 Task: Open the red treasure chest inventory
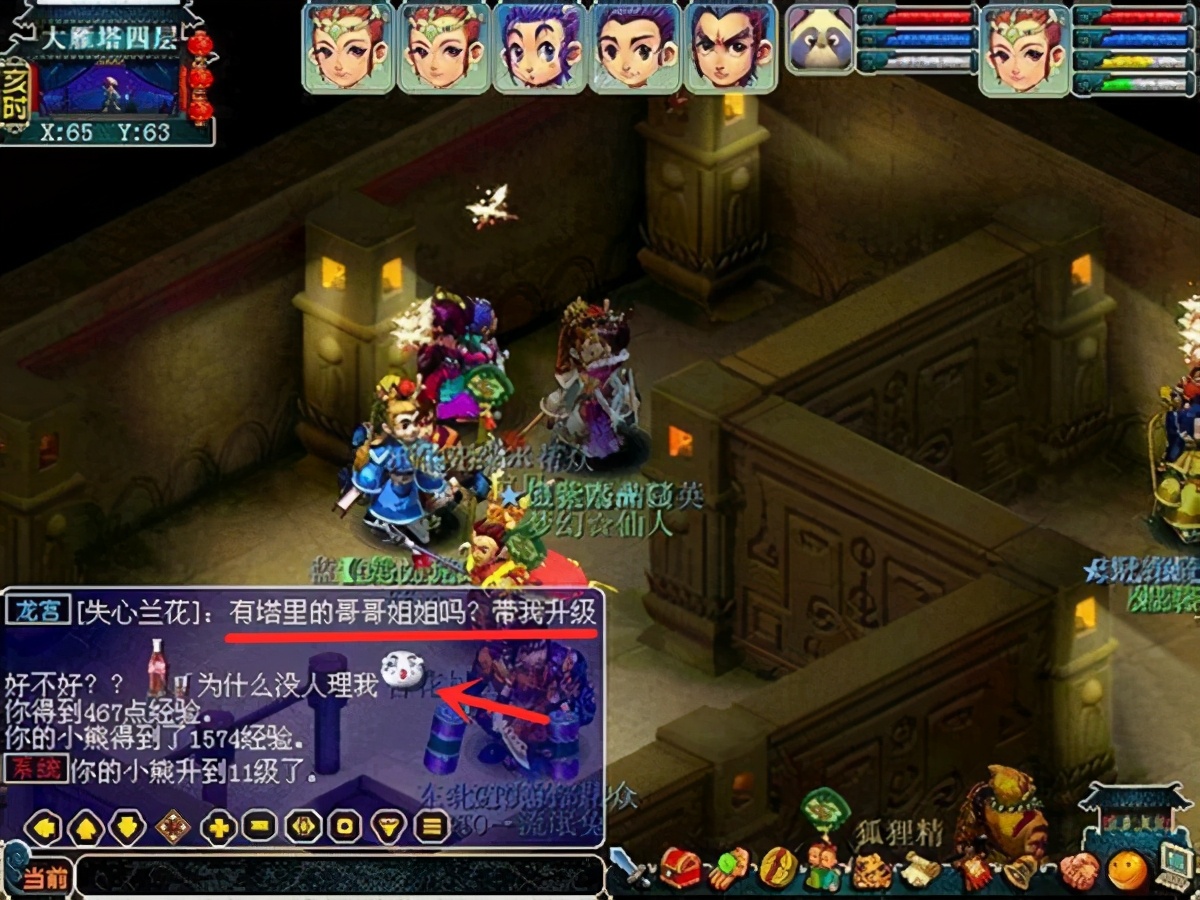[x=680, y=868]
